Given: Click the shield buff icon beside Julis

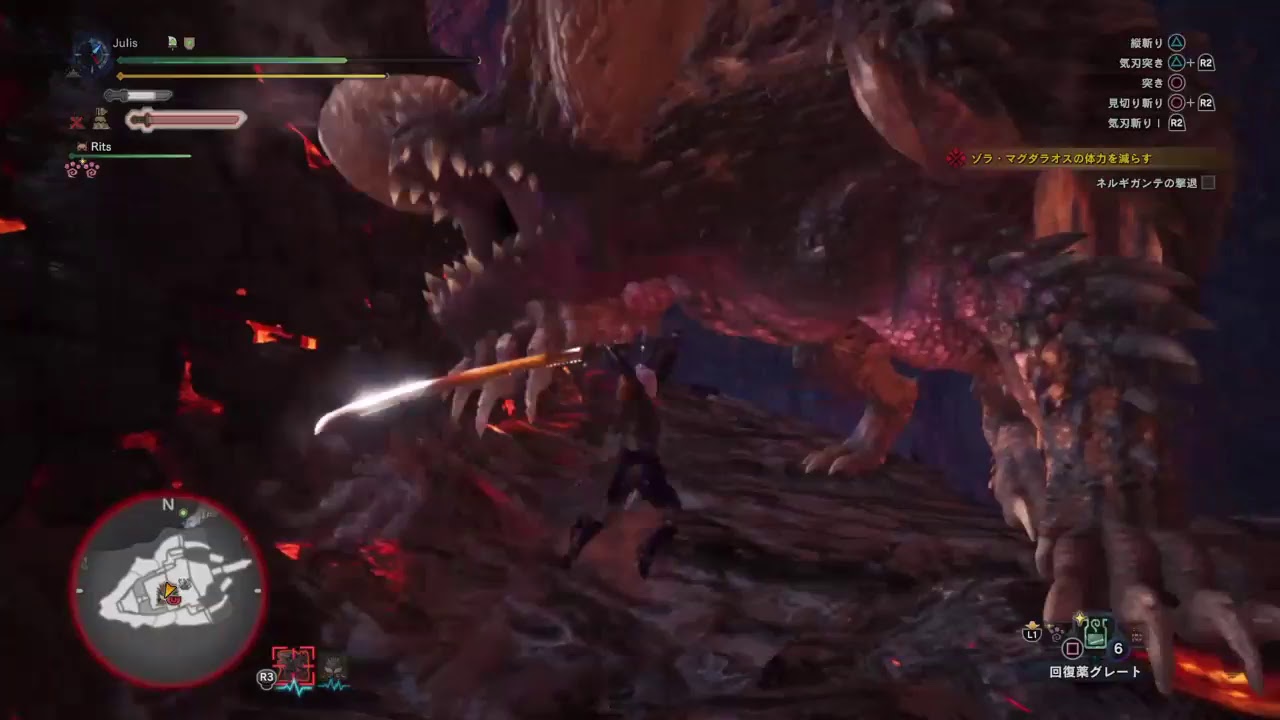Looking at the screenshot, I should [190, 43].
